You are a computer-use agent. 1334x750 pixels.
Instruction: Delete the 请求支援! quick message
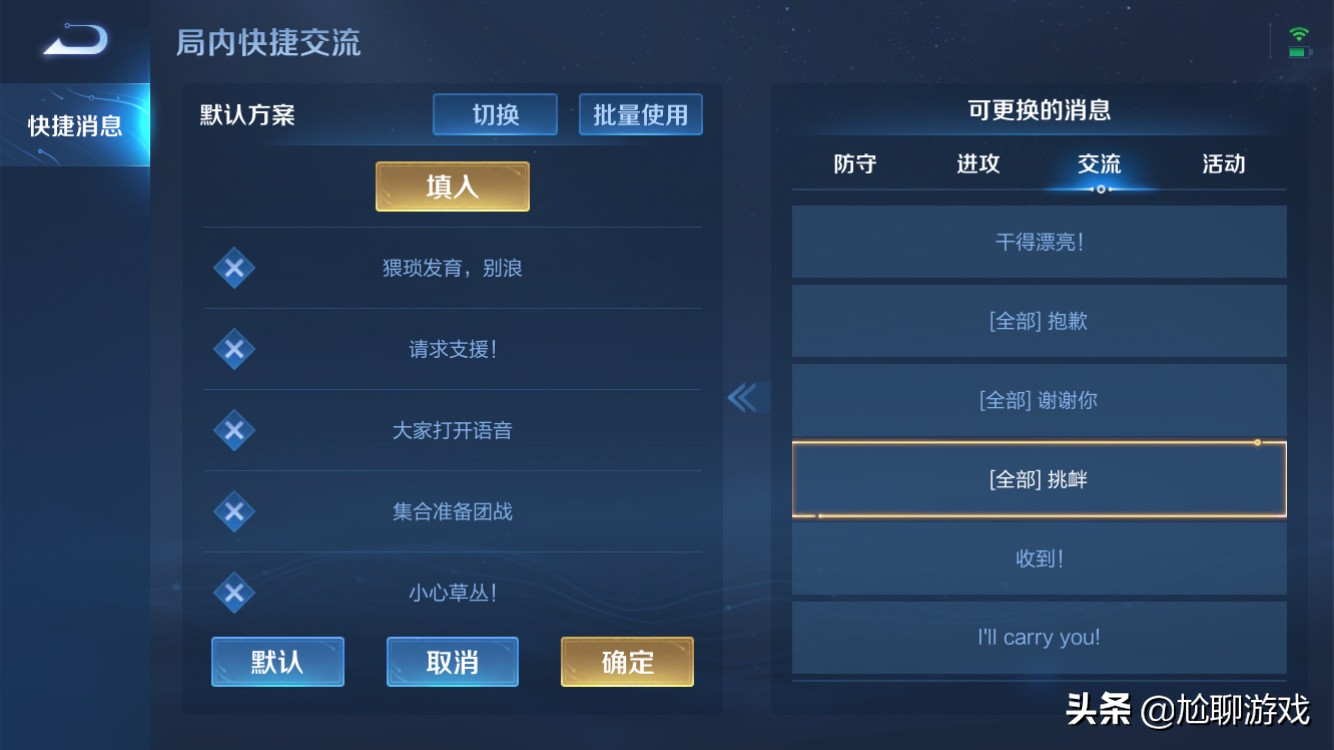coord(233,349)
